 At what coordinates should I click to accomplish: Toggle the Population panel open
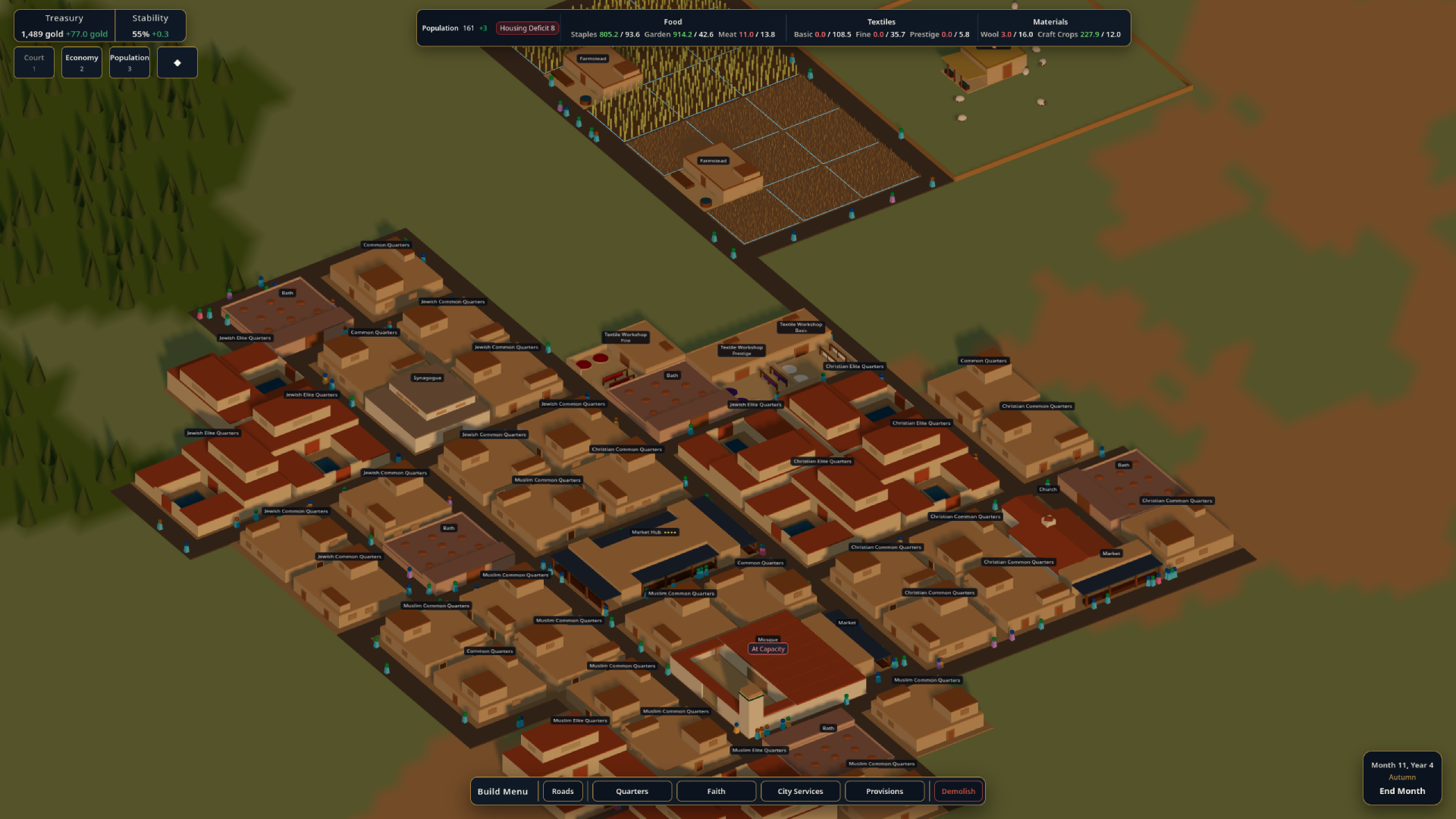click(x=129, y=62)
